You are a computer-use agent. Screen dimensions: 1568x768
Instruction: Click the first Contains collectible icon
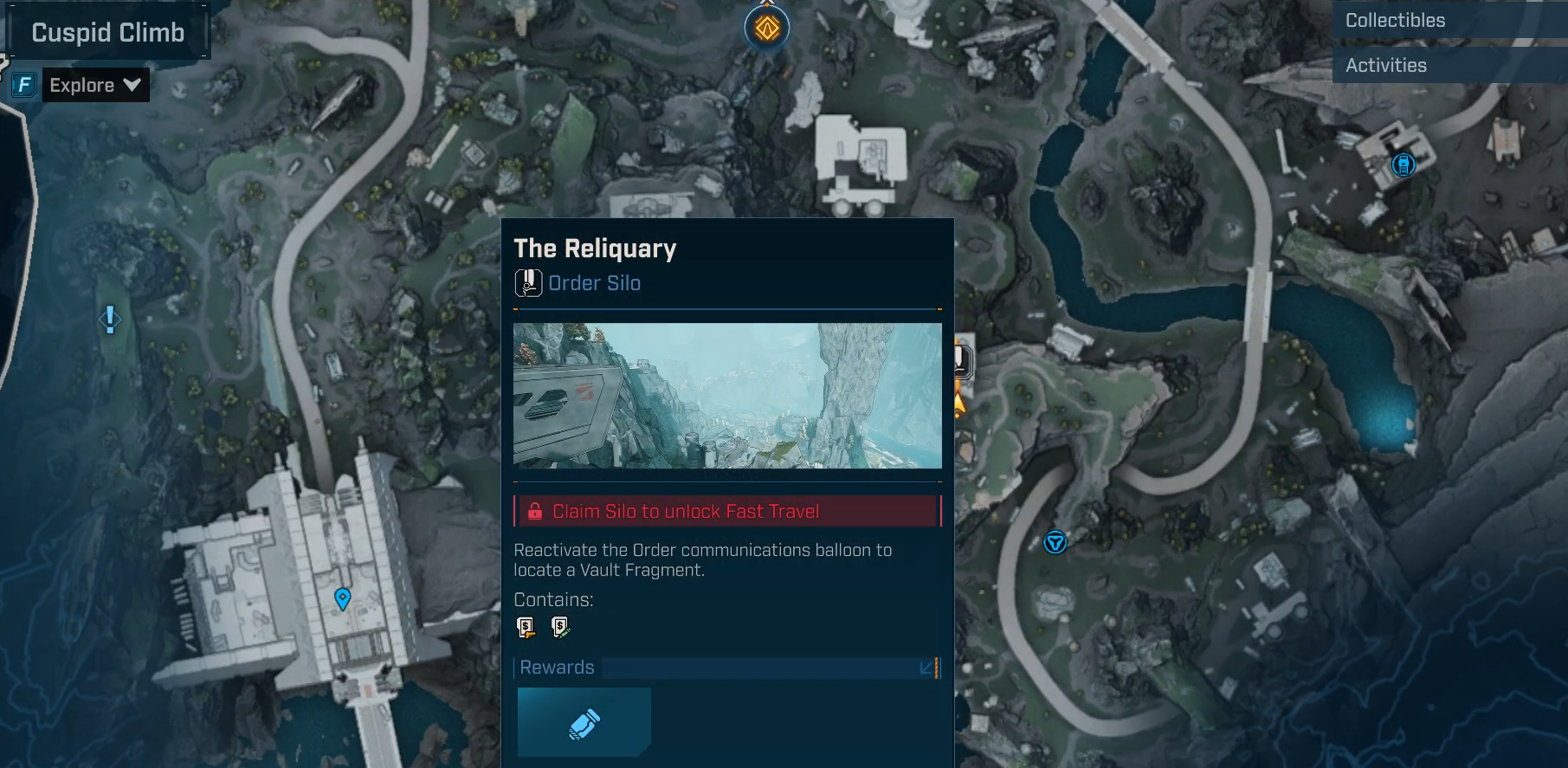click(526, 627)
